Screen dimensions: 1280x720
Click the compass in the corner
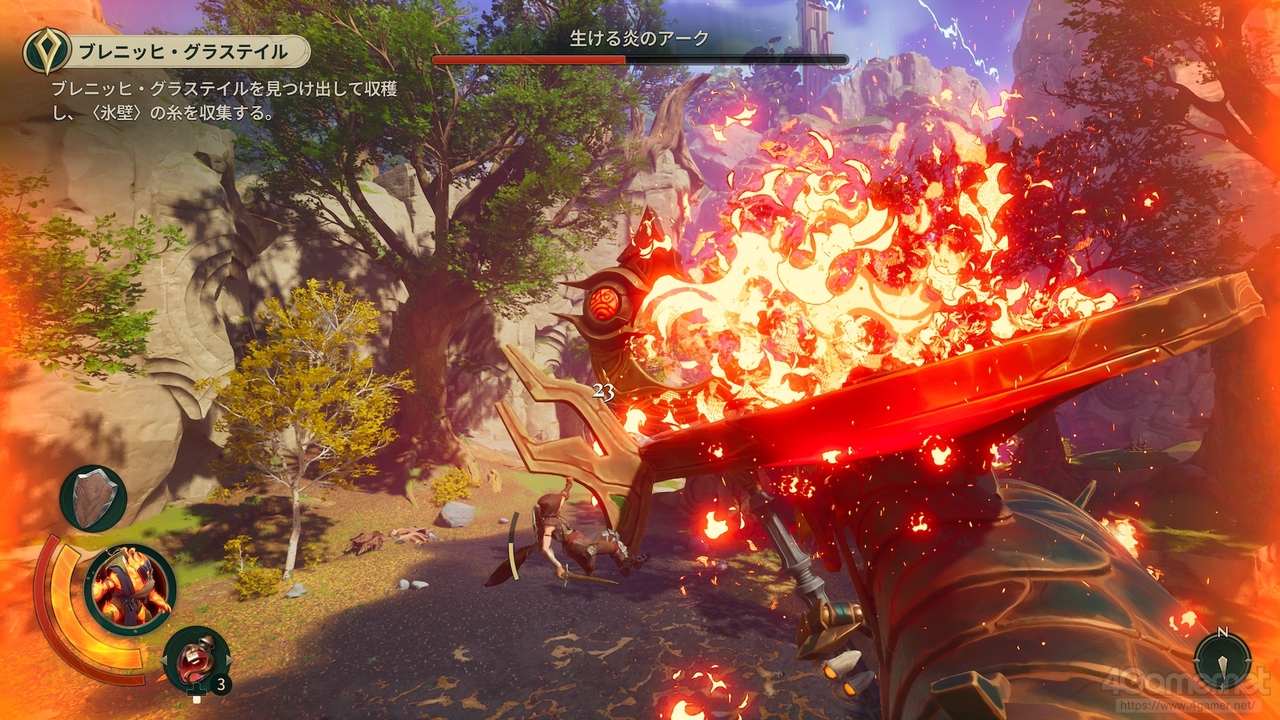coord(1222,657)
